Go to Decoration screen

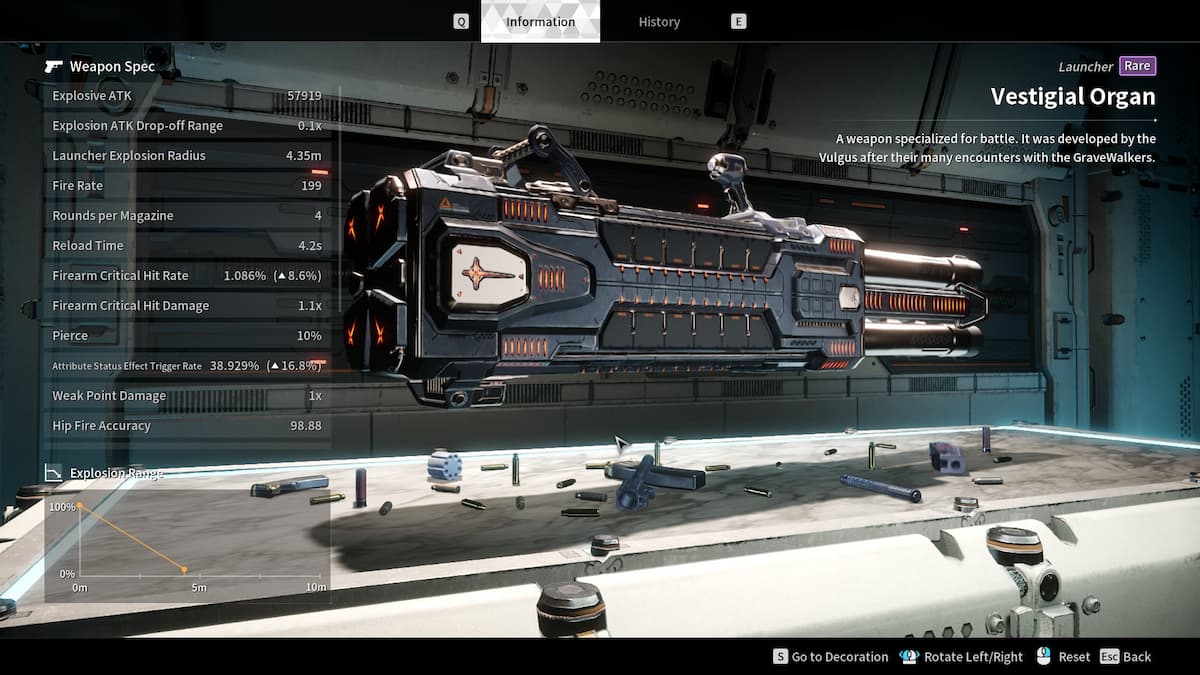coord(831,657)
